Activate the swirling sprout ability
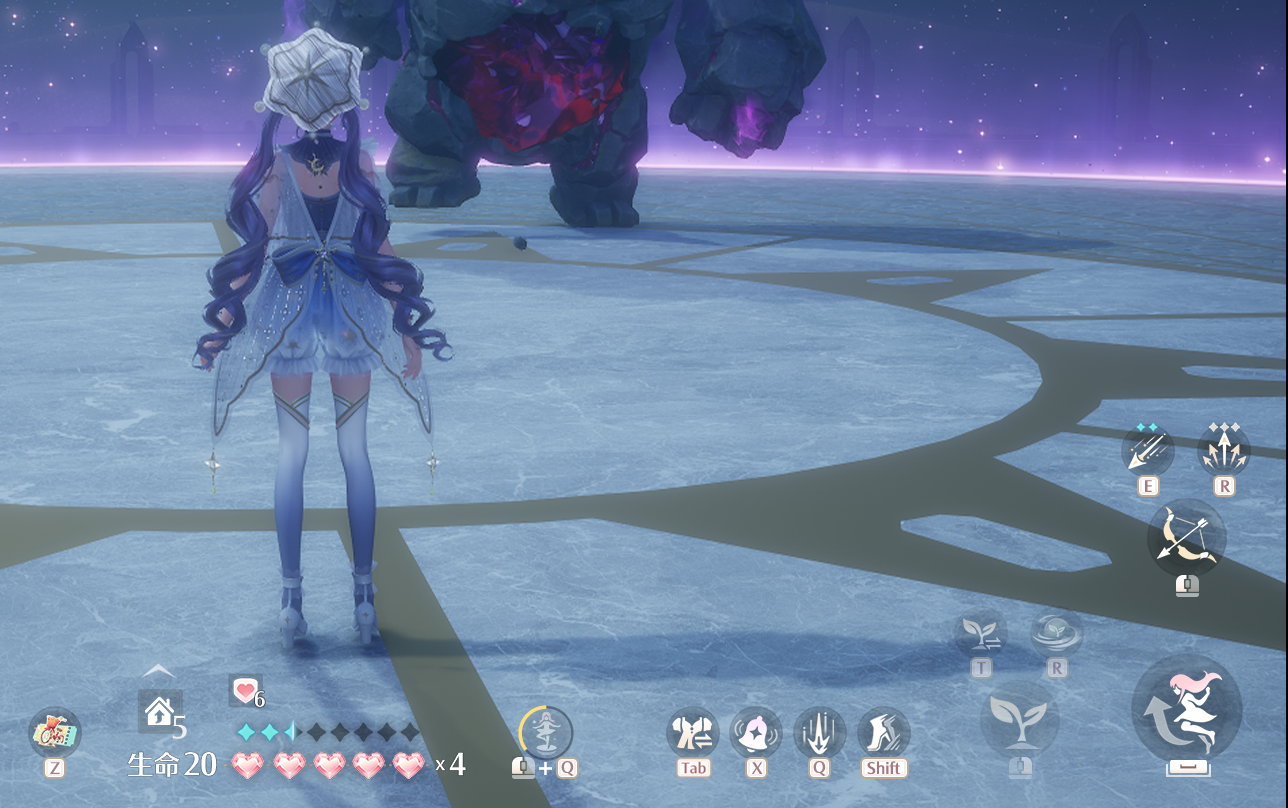 [1056, 633]
